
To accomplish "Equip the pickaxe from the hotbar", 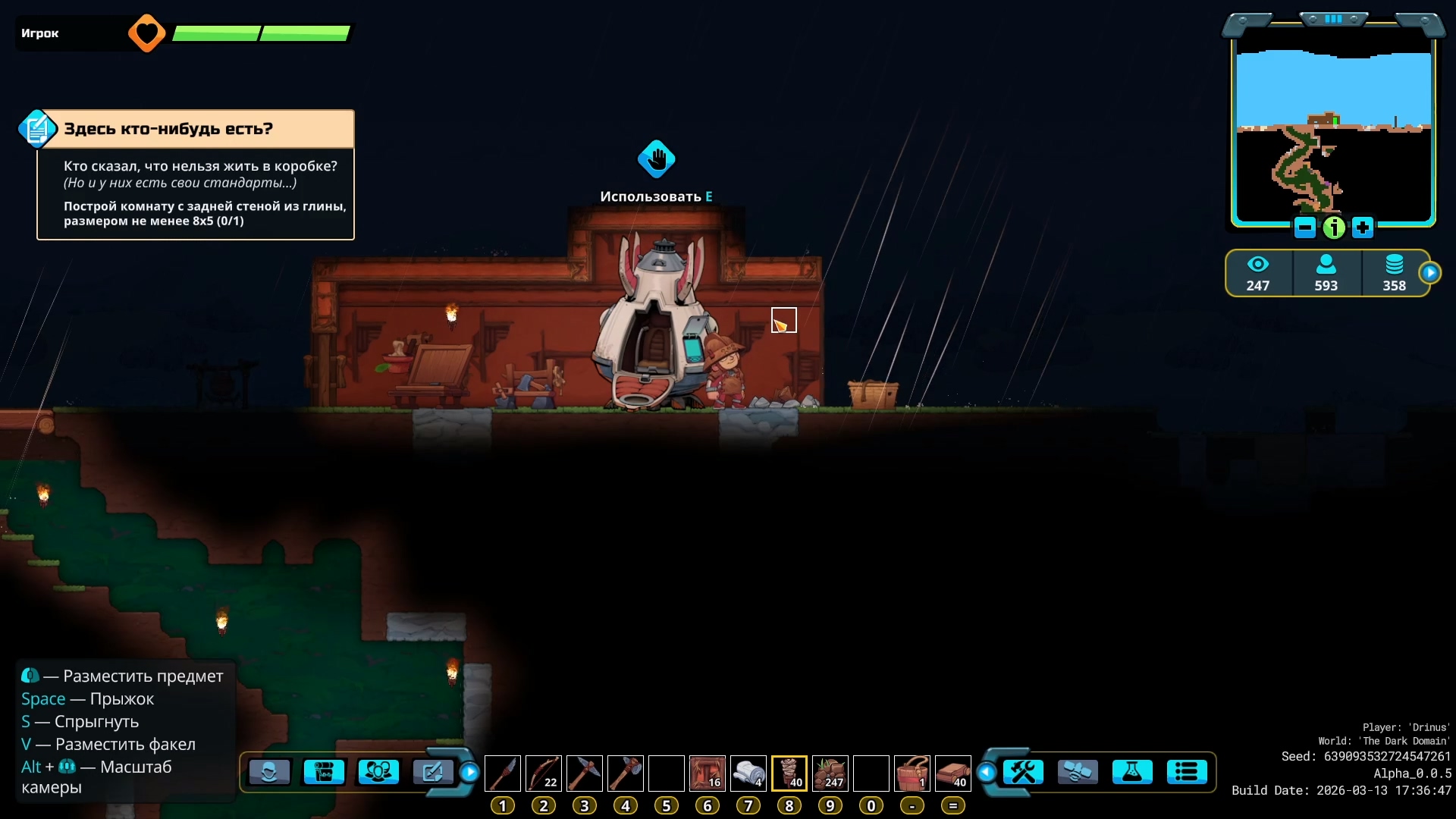I will (584, 773).
